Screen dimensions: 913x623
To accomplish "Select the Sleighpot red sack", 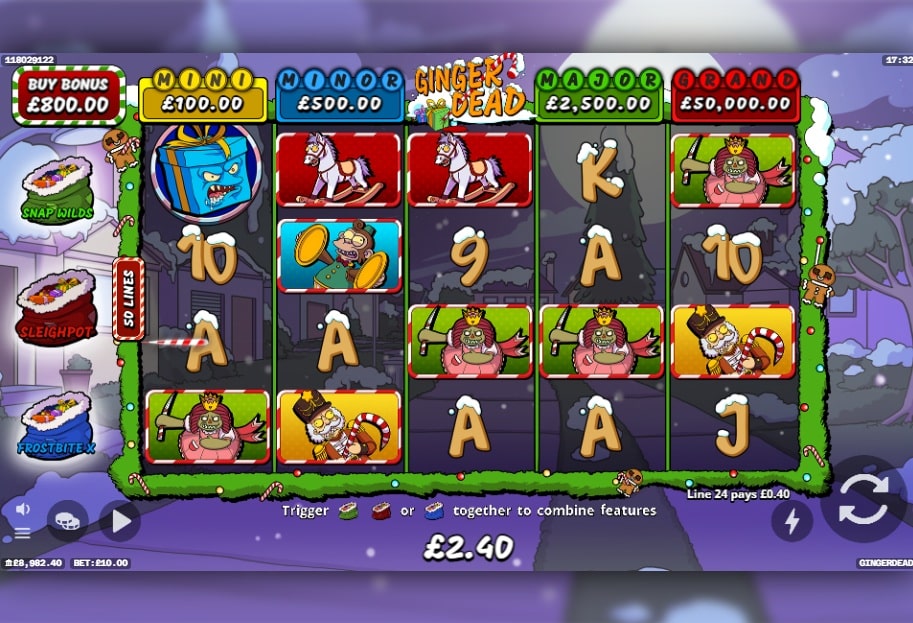I will coord(57,307).
